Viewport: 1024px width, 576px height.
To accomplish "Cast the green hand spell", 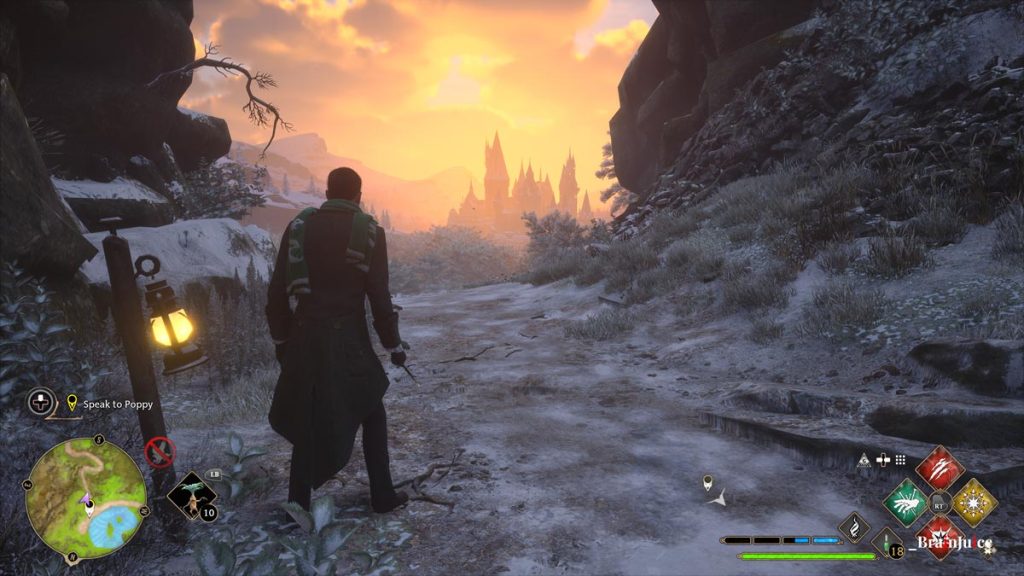I will [905, 502].
